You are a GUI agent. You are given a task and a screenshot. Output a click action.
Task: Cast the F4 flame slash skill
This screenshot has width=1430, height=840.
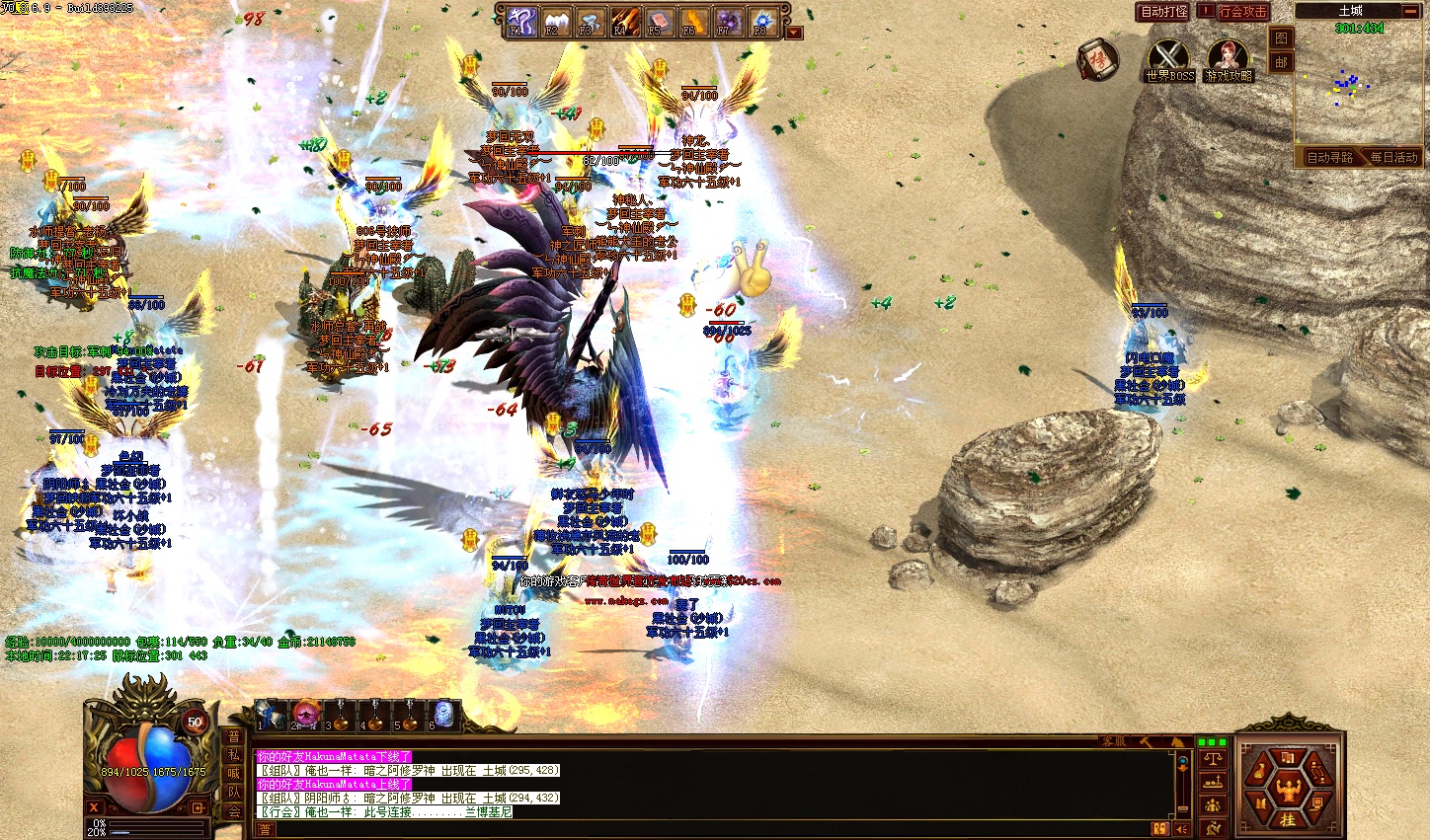(623, 22)
